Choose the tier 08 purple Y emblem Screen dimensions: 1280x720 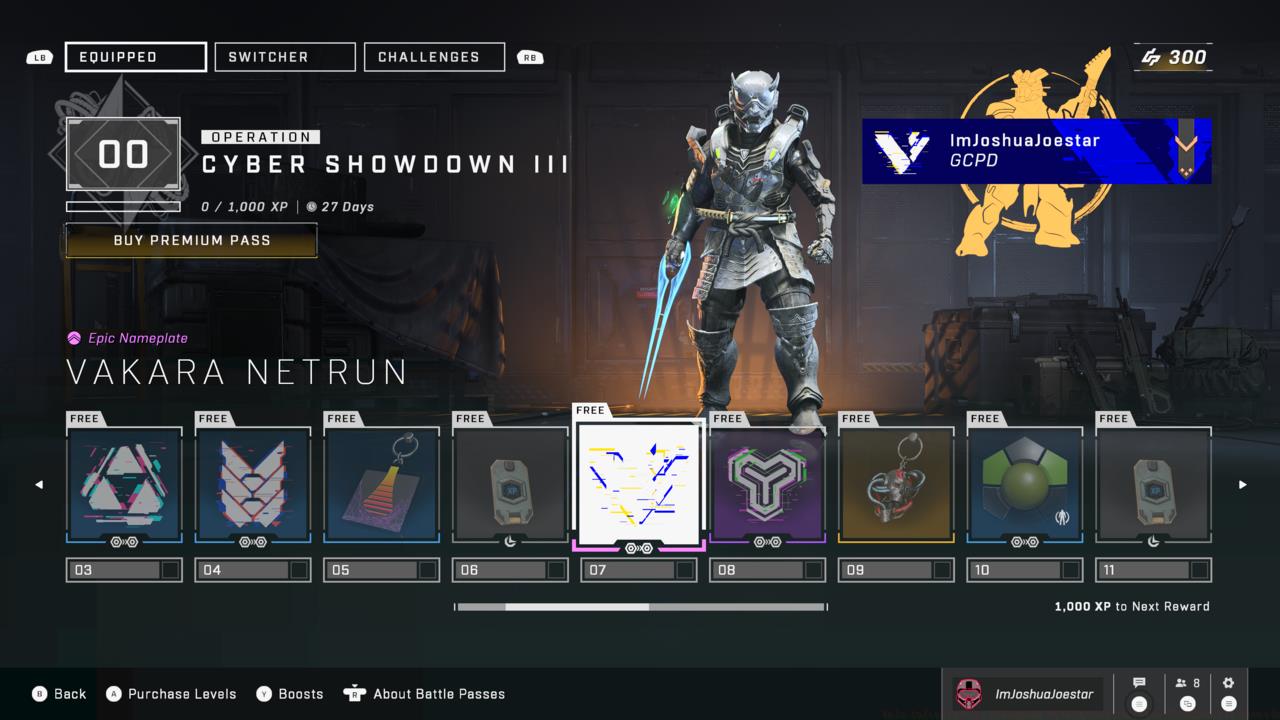[768, 485]
